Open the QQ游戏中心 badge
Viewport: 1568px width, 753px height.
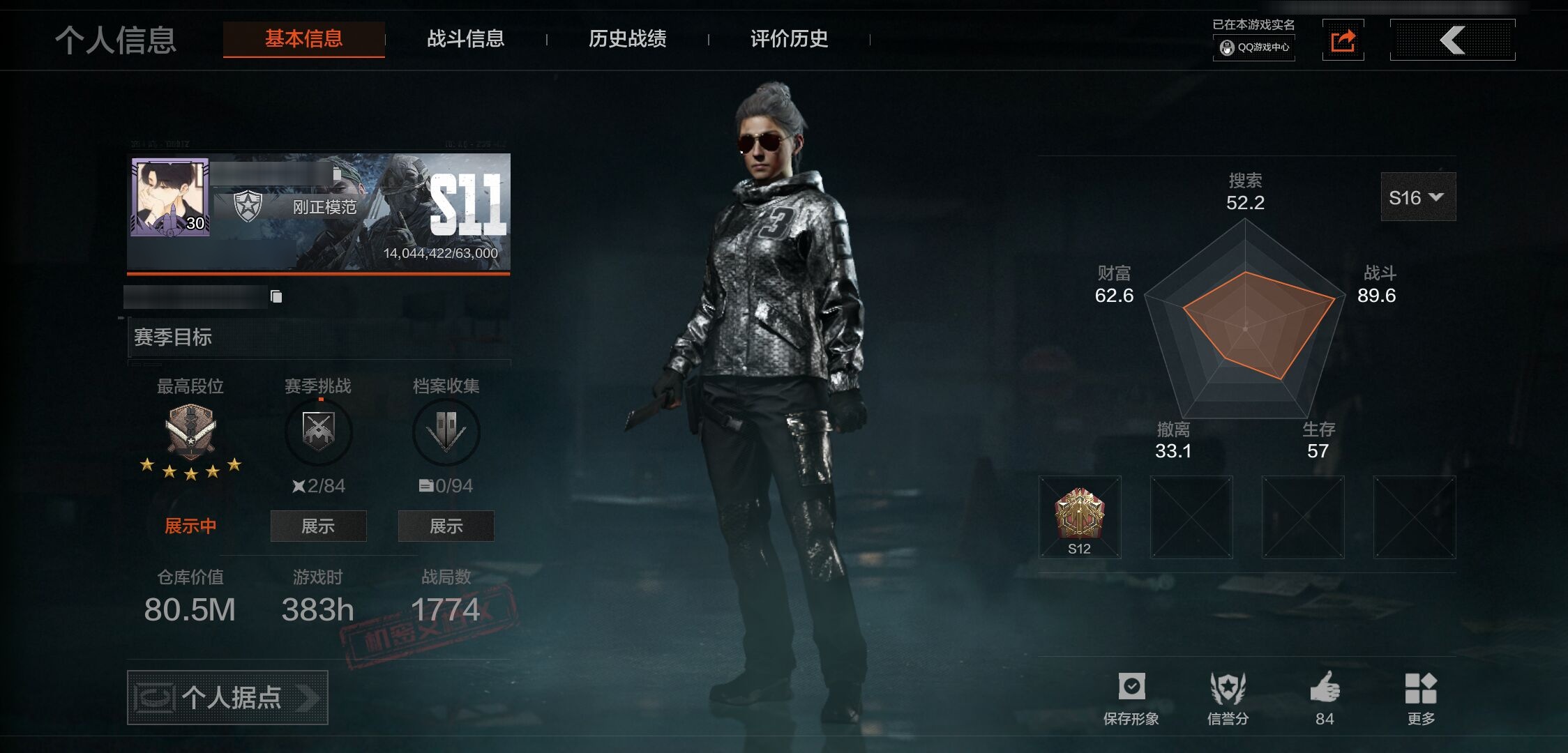(1254, 47)
